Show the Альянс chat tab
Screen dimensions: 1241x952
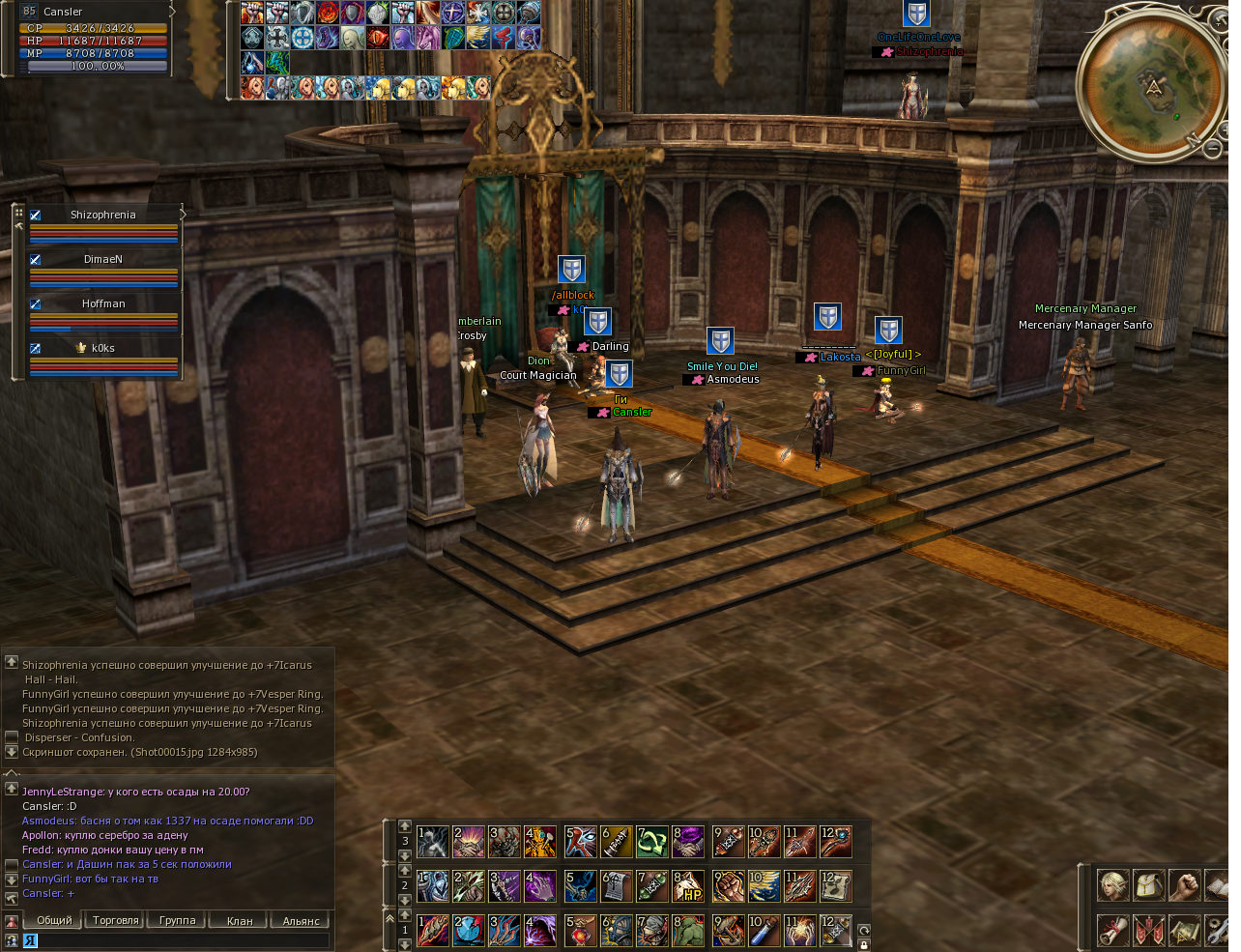tap(301, 920)
